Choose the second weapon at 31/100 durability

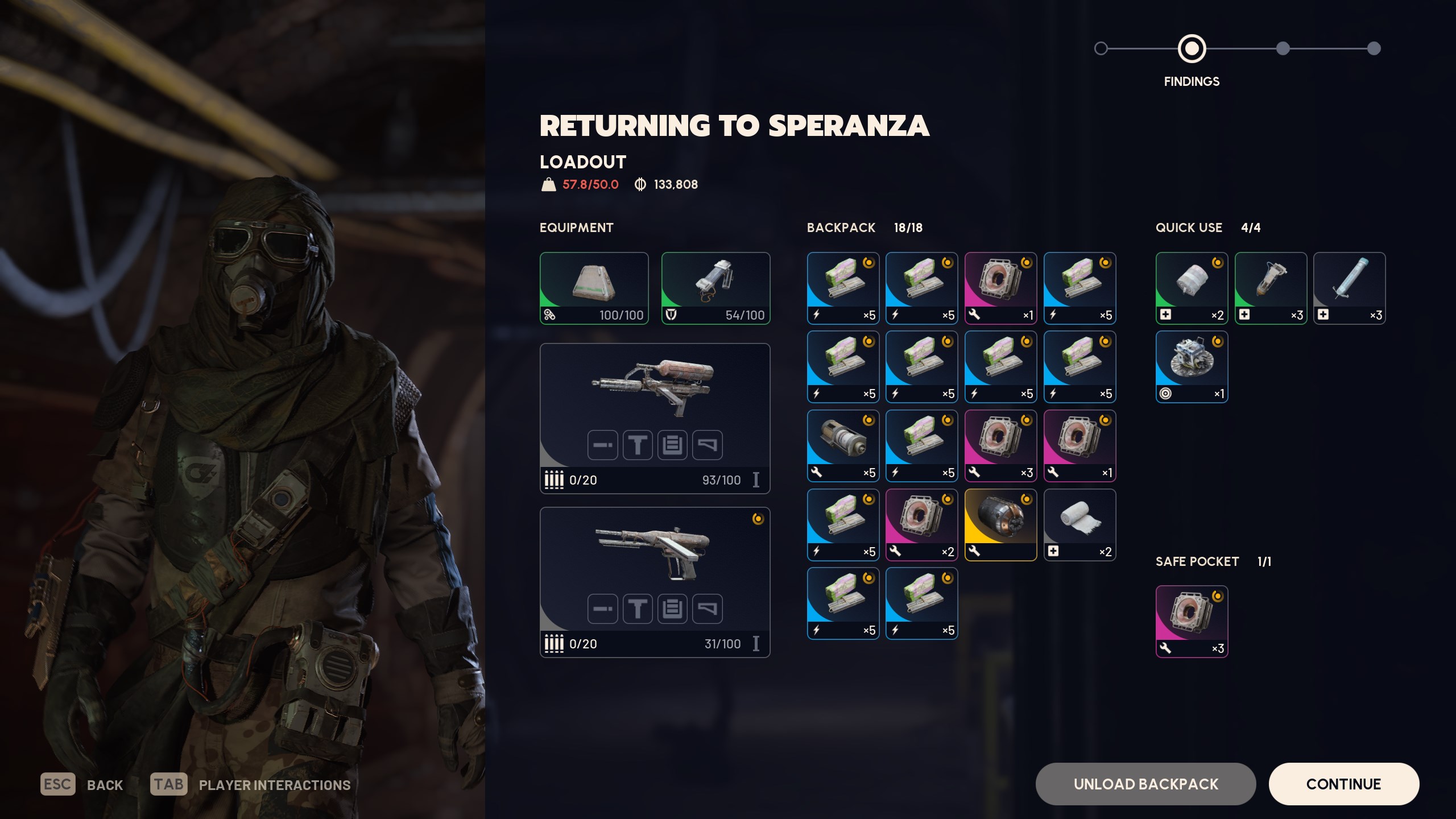655,582
